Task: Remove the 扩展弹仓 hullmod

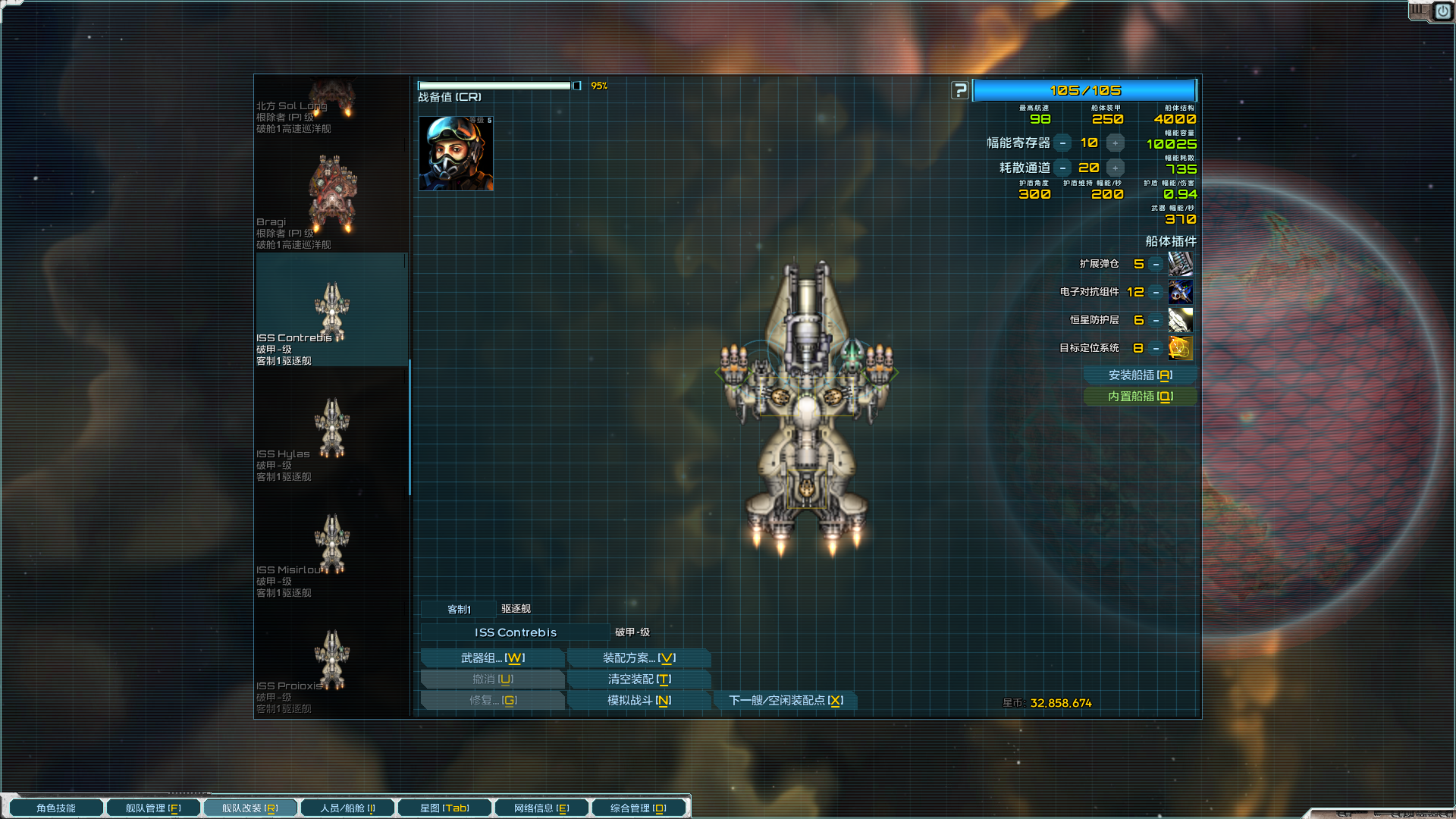Action: (1156, 264)
